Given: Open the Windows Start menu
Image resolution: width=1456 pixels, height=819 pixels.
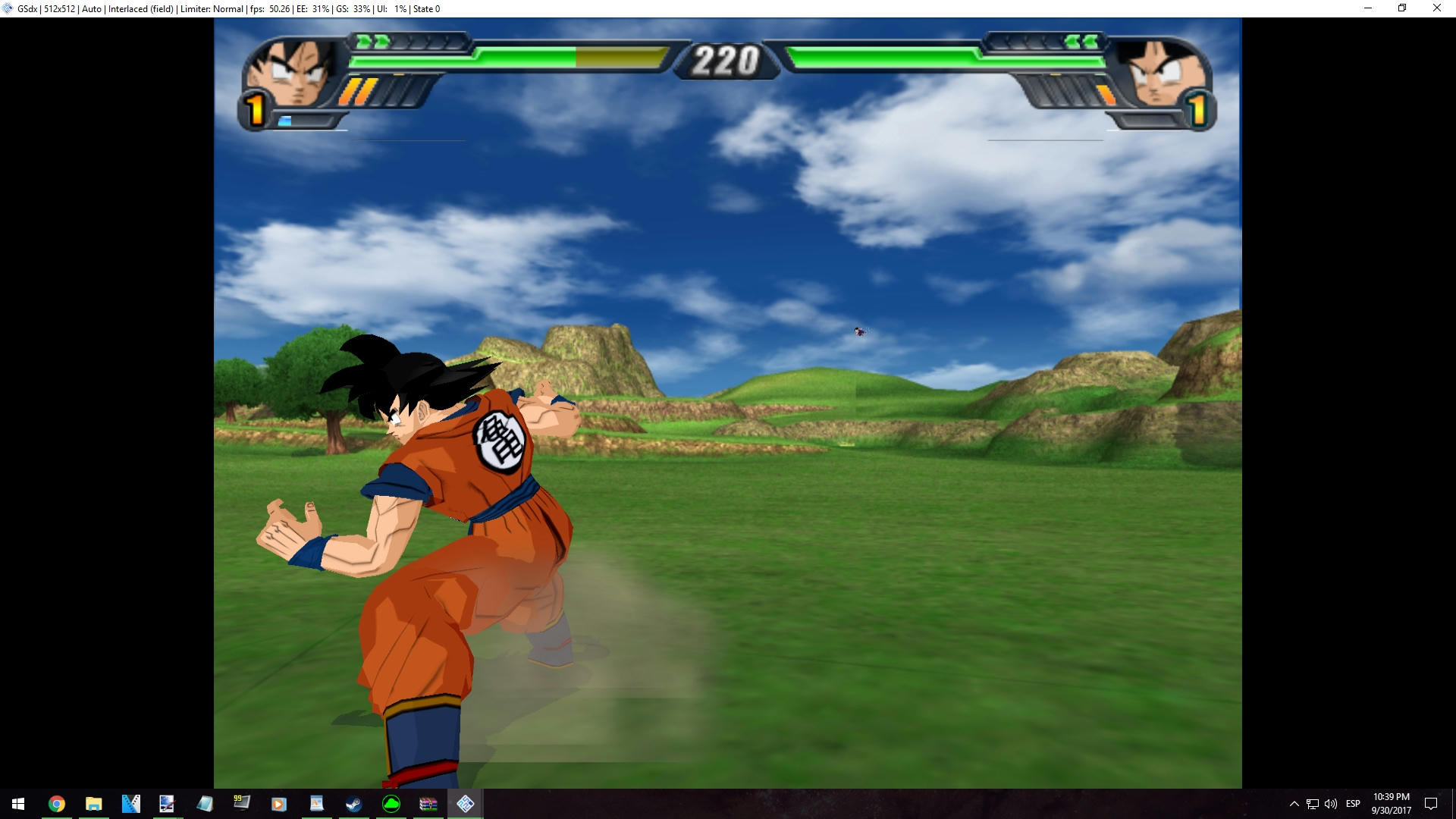Looking at the screenshot, I should (17, 804).
